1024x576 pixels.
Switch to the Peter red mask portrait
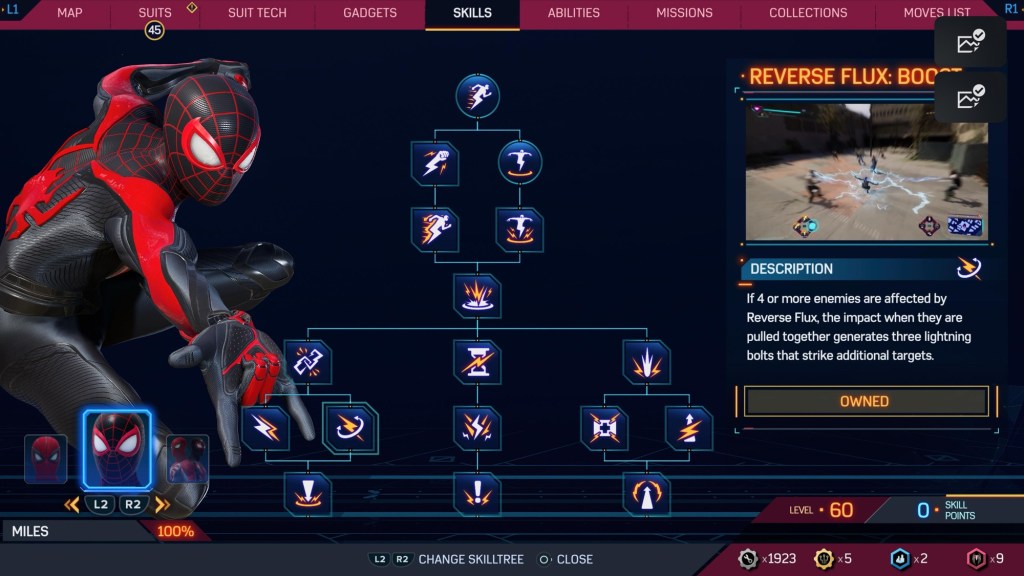tap(46, 459)
